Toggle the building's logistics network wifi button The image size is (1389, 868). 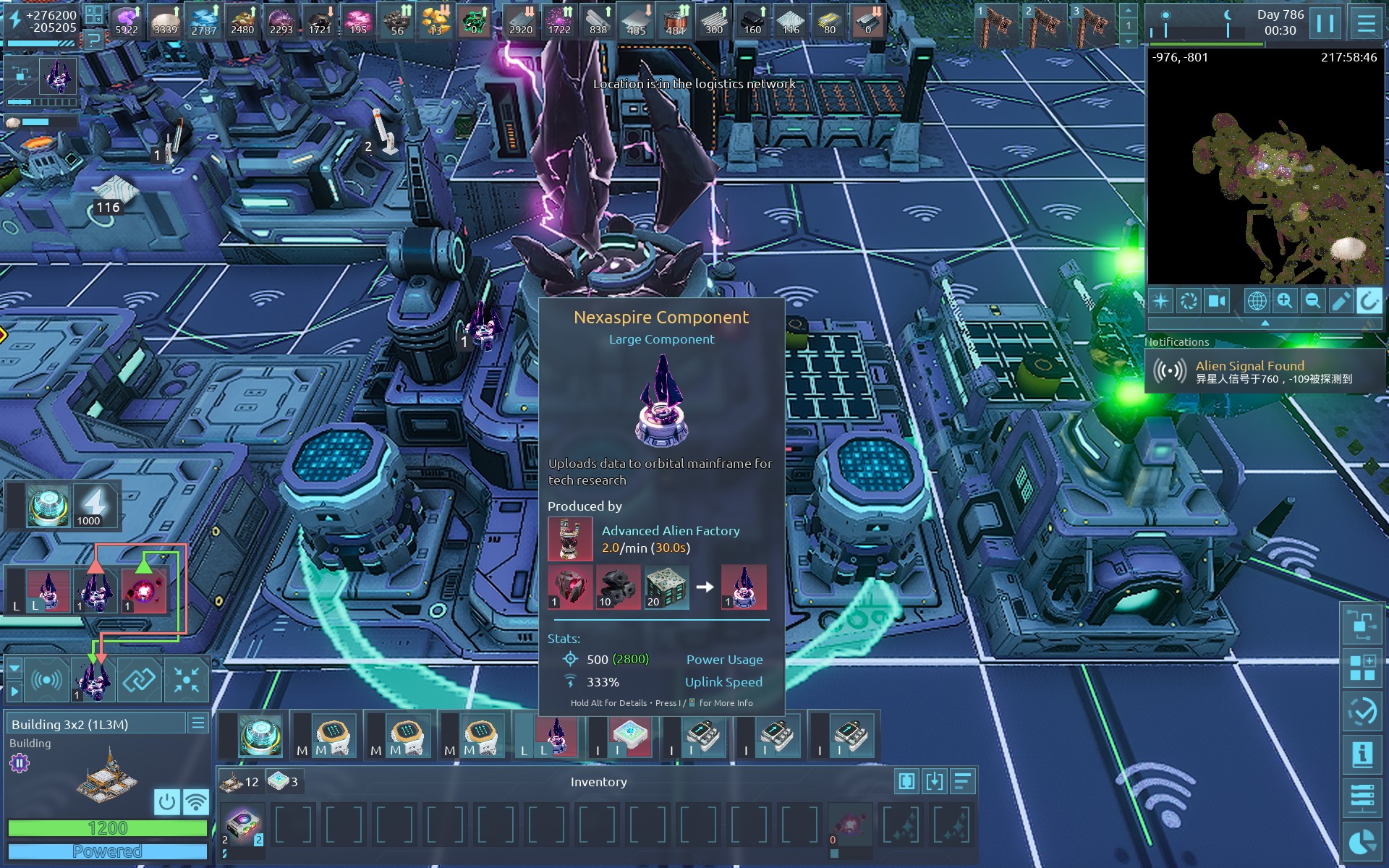coord(195,801)
